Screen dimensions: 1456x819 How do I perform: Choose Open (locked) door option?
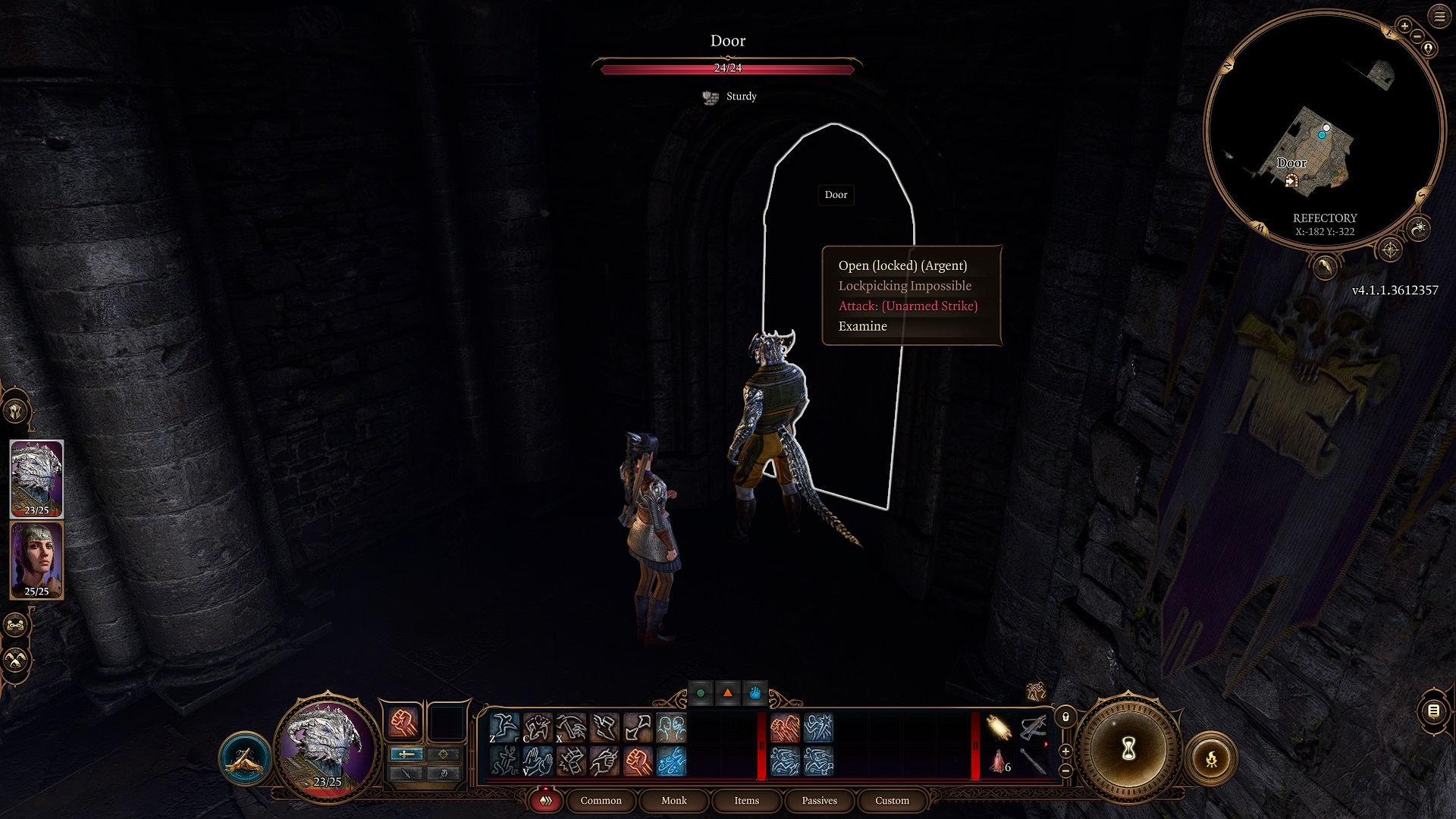(902, 265)
